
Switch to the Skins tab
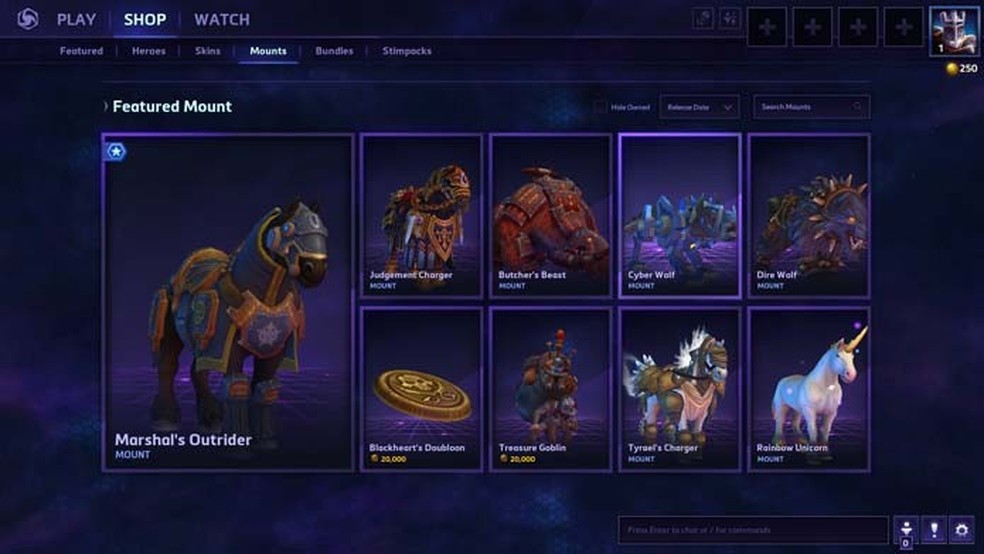tap(208, 51)
